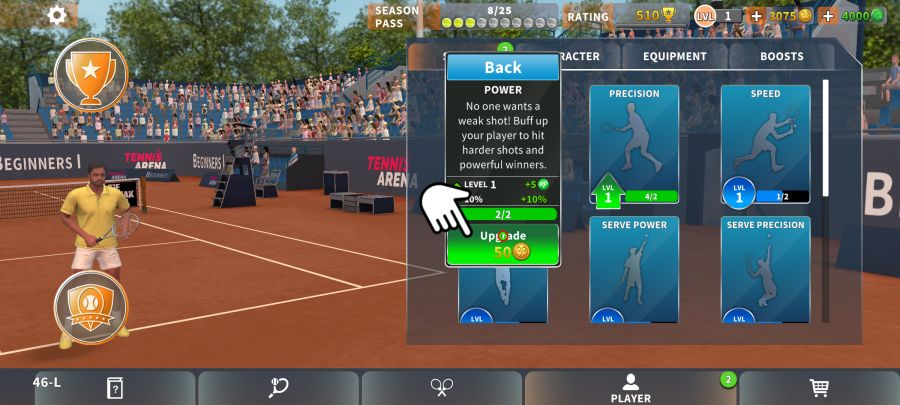Choose the Serve Precision skill card

(x=765, y=268)
